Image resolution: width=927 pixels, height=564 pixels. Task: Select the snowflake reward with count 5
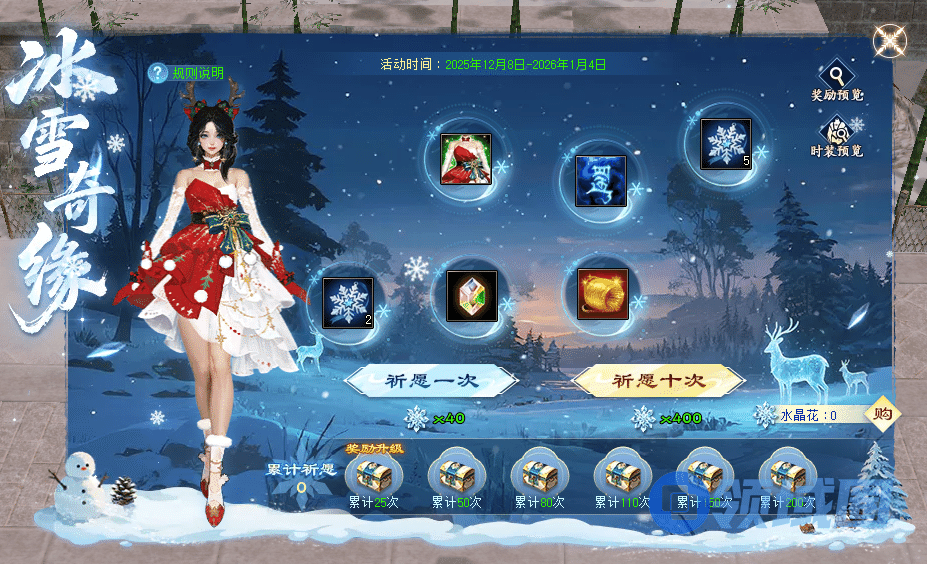(725, 143)
